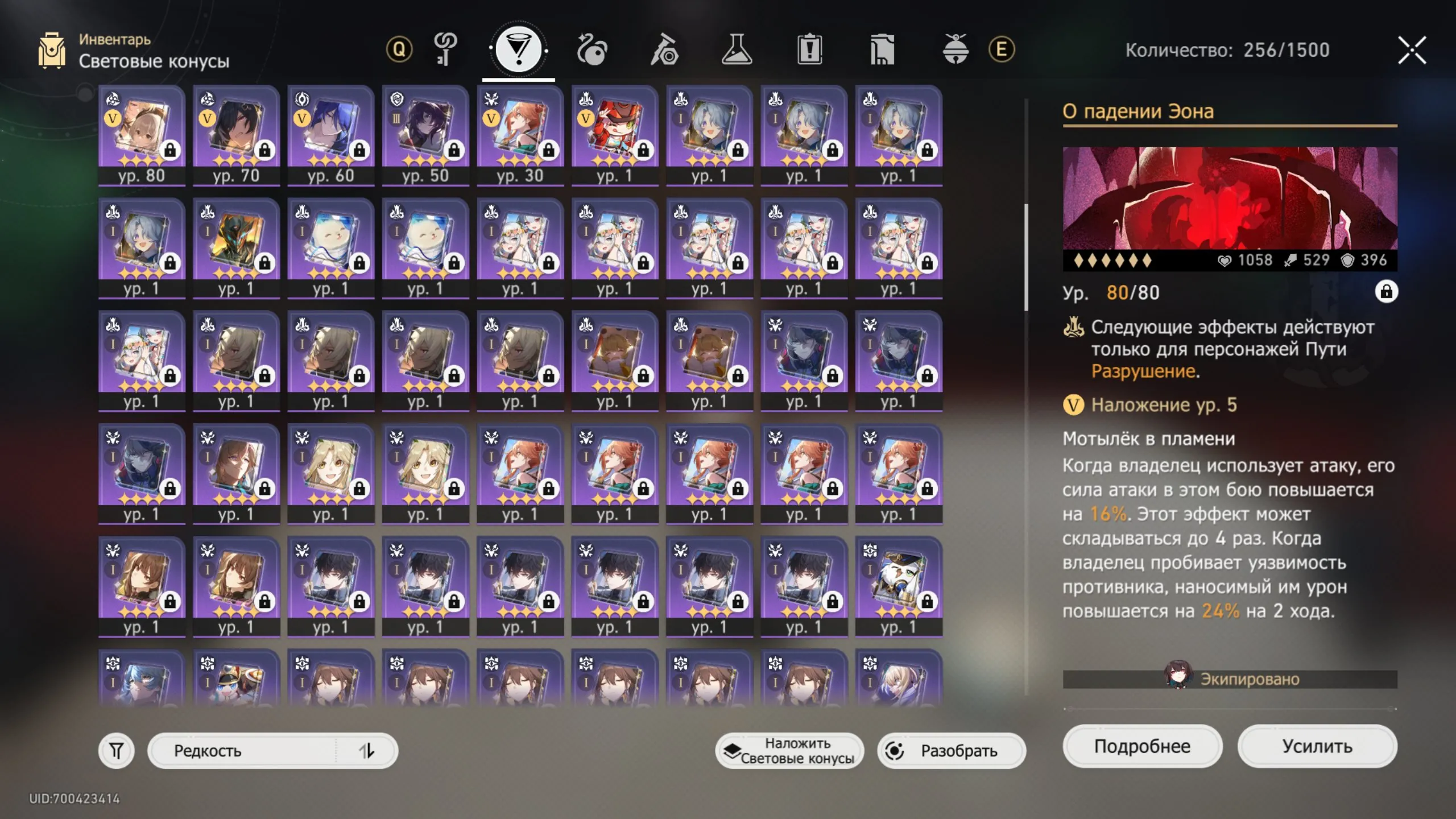Select the level 60 light cone
Screen dimensions: 1456x819
coord(331,135)
